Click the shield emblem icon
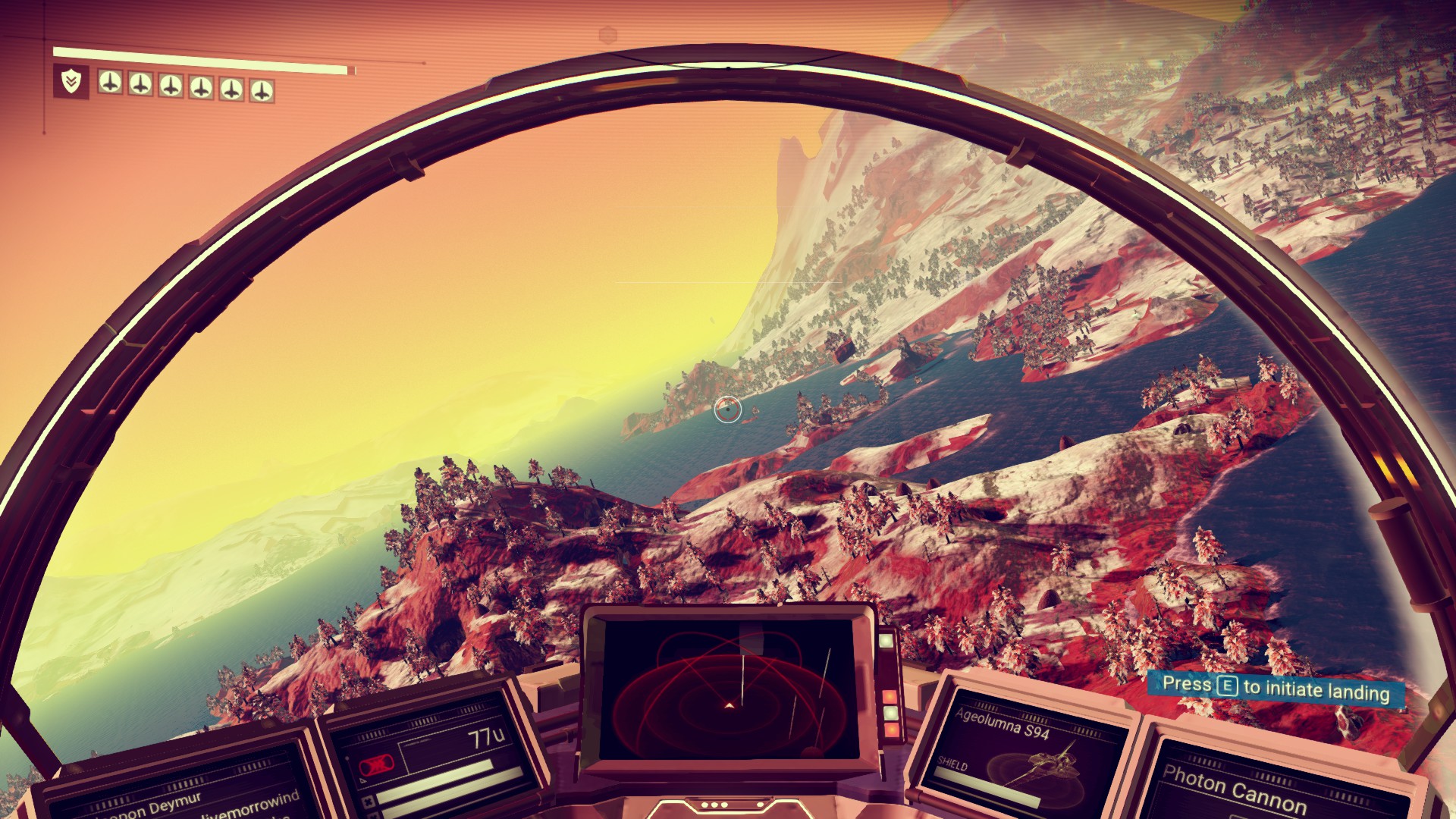 pyautogui.click(x=71, y=81)
